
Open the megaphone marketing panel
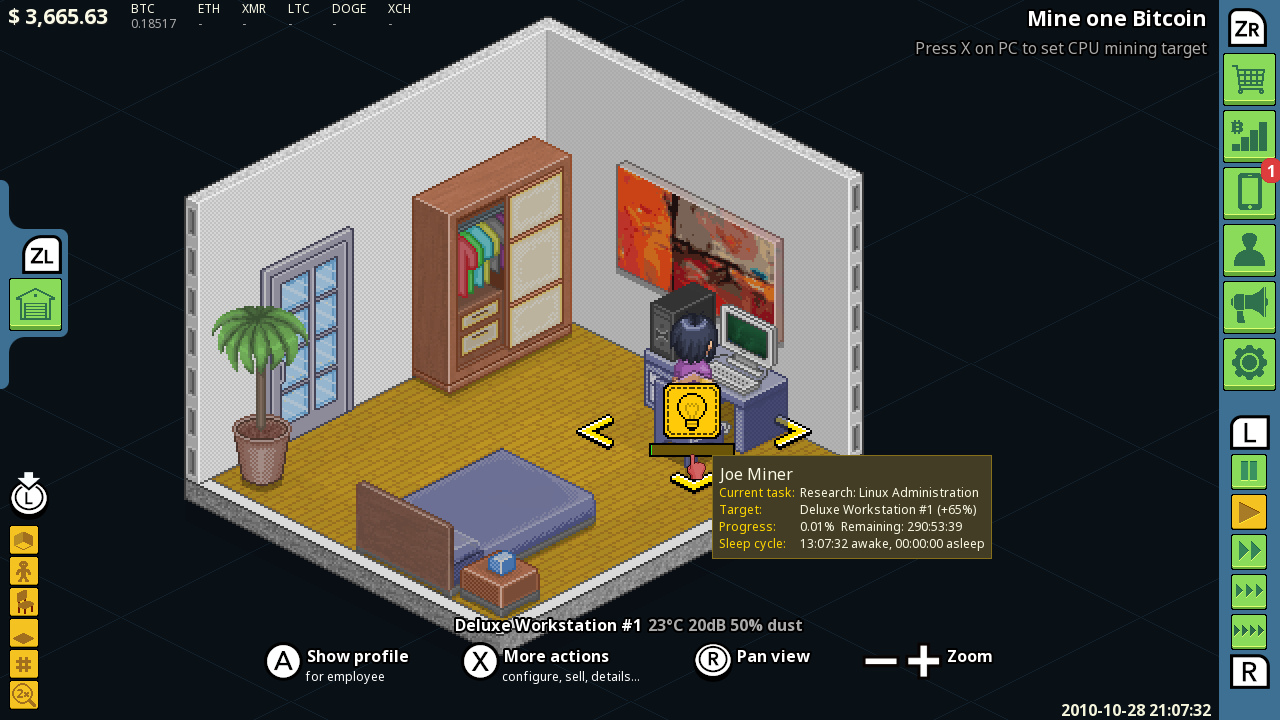coord(1248,306)
